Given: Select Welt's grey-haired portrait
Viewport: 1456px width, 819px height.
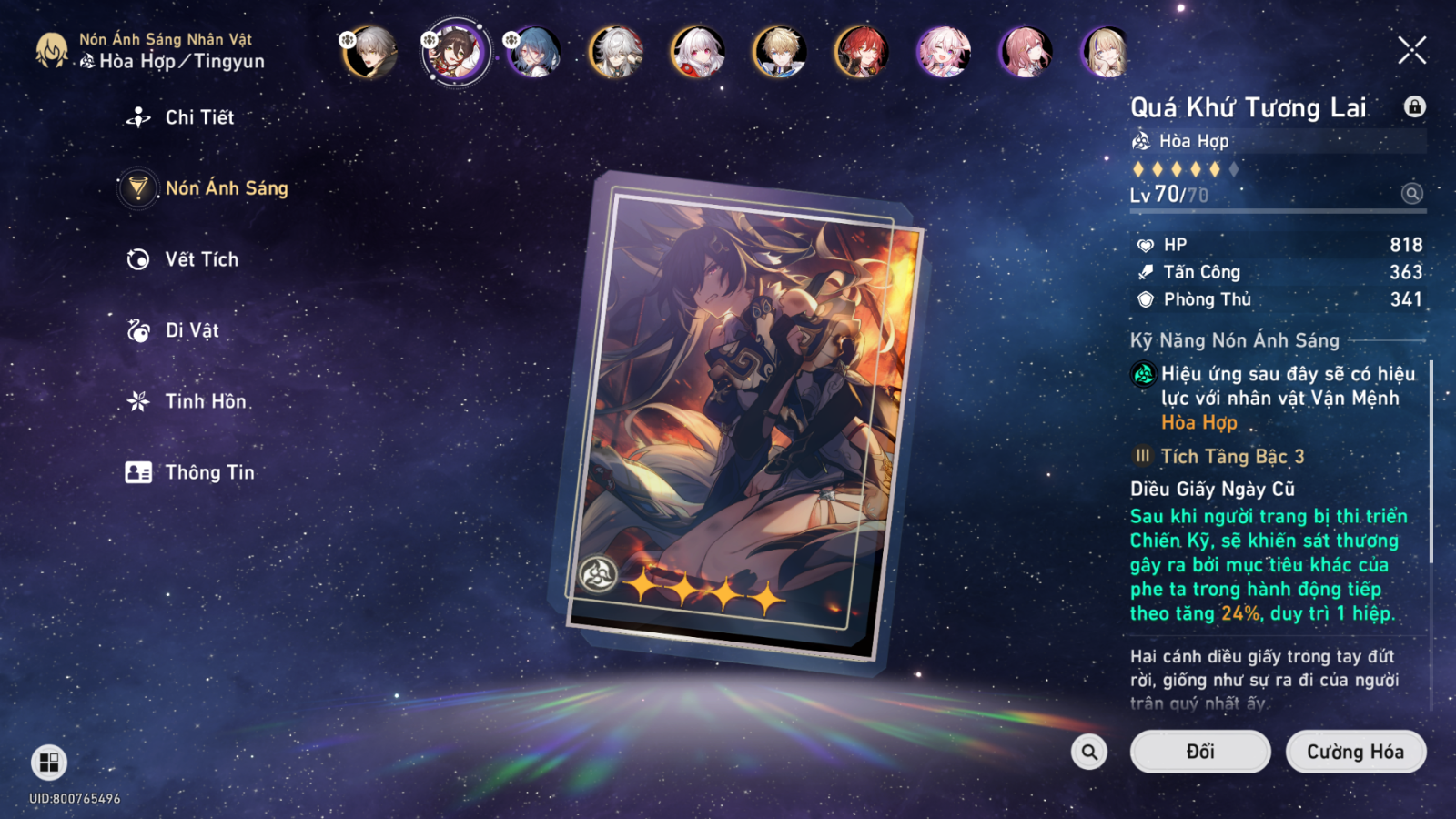Looking at the screenshot, I should 371,52.
